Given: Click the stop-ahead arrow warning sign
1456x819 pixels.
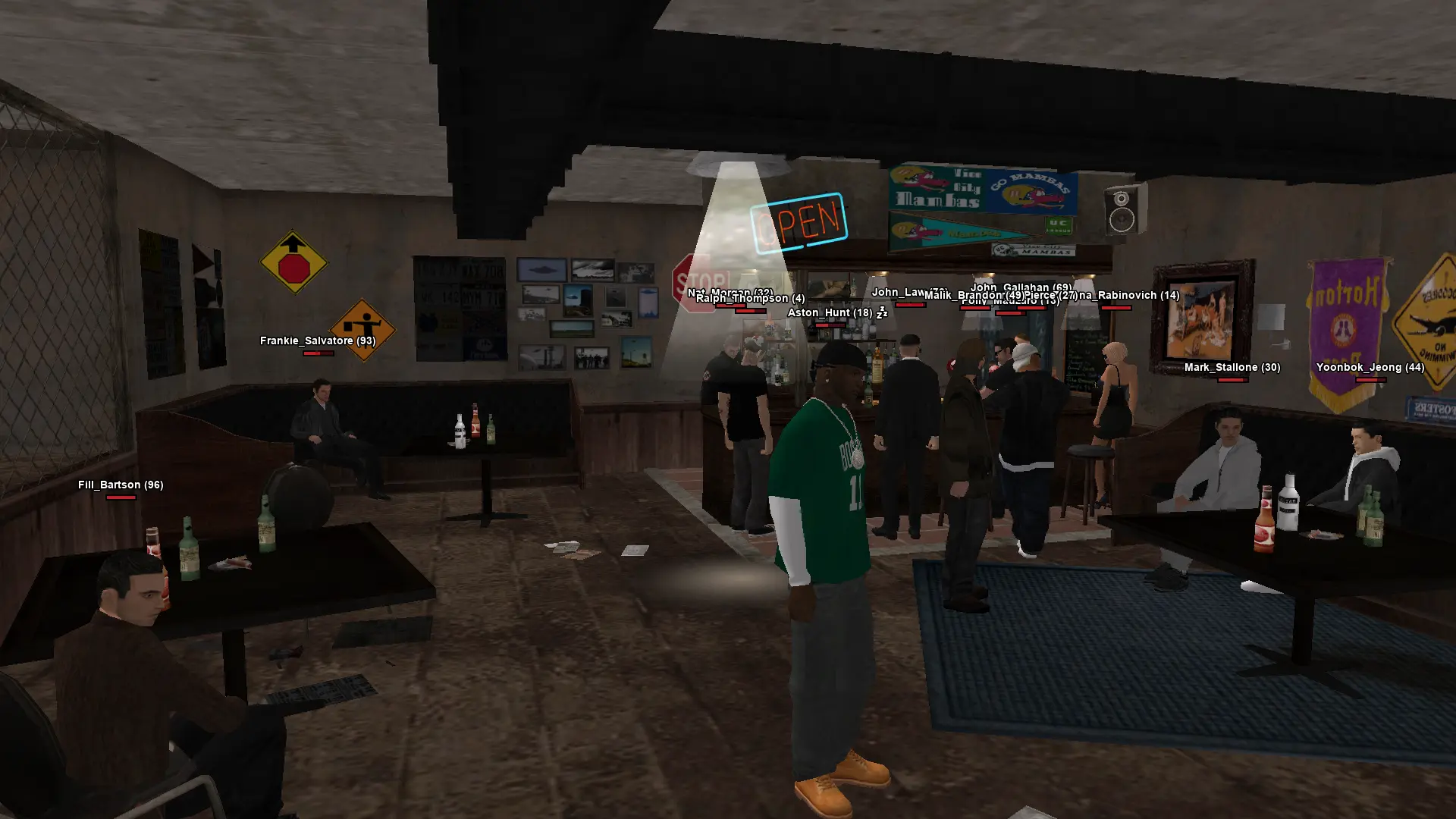Looking at the screenshot, I should click(x=296, y=260).
